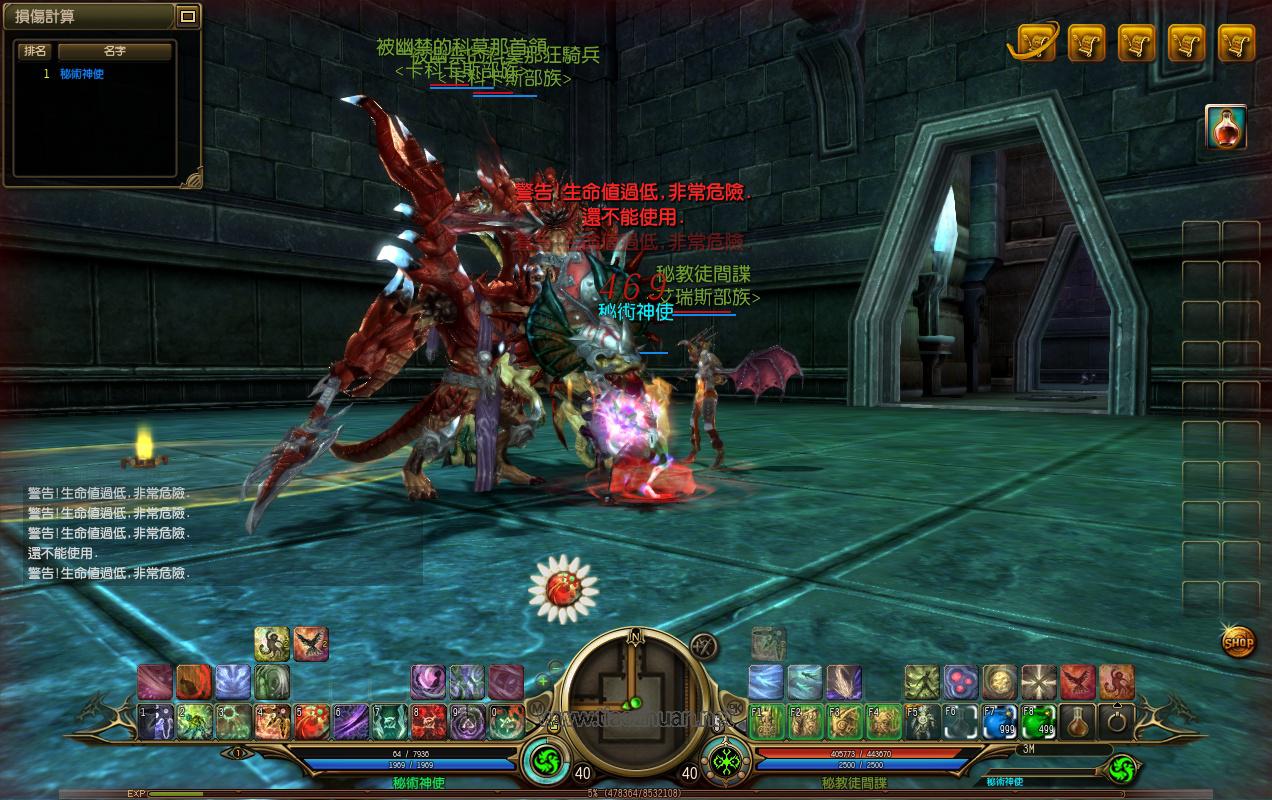Screen dimensions: 1272x800
Task: Select the F5 armored figure skill
Action: coord(923,721)
